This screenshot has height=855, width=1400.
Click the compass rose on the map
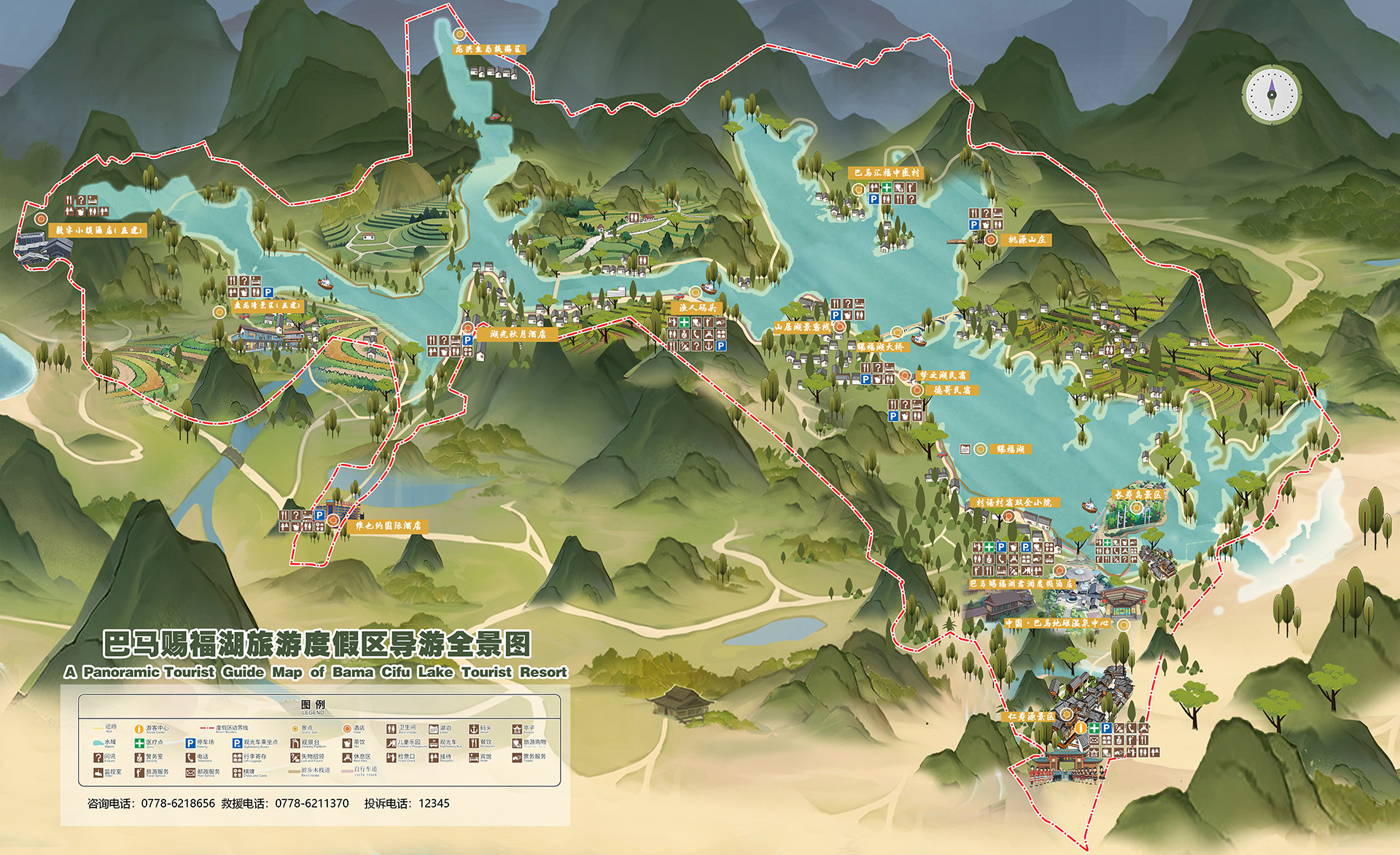[x=1272, y=94]
